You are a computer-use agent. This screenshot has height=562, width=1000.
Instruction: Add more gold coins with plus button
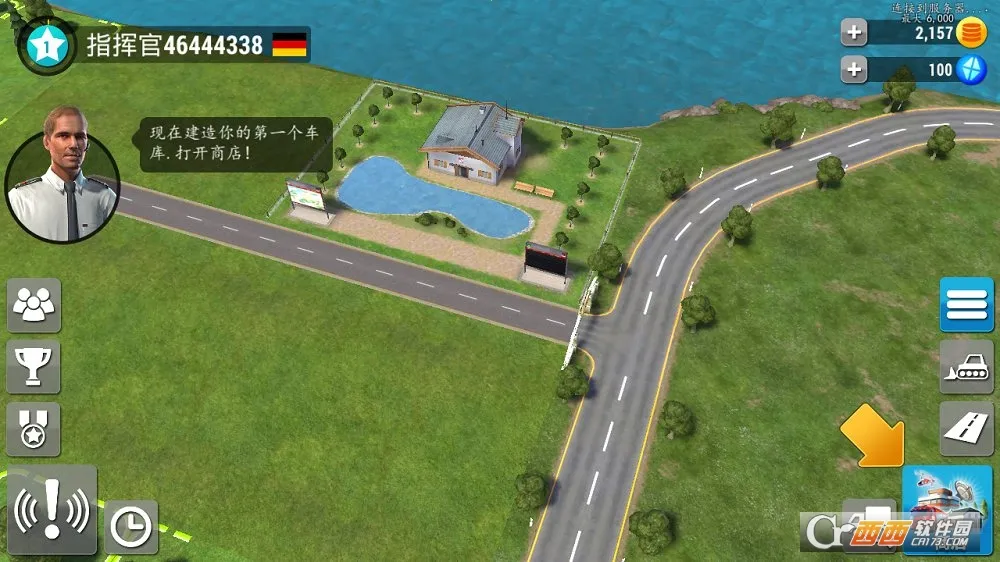[x=854, y=33]
